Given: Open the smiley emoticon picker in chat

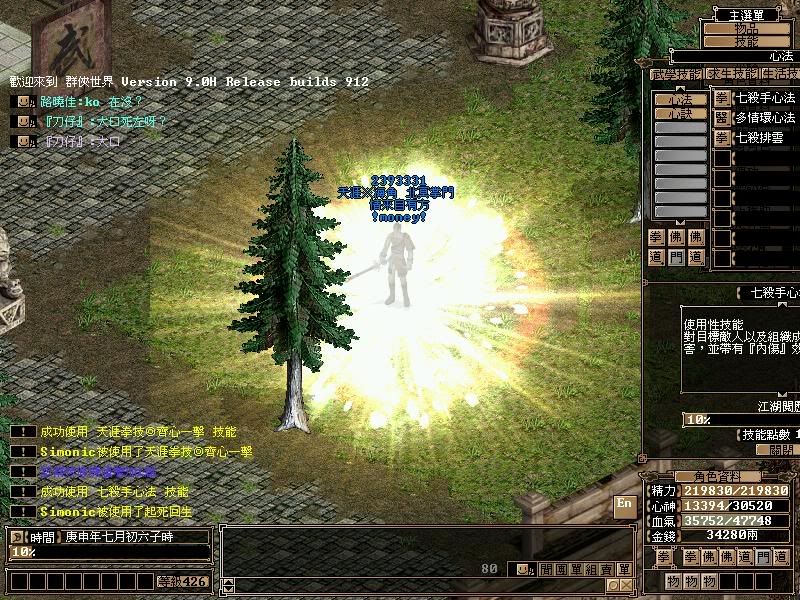Looking at the screenshot, I should click(x=521, y=569).
